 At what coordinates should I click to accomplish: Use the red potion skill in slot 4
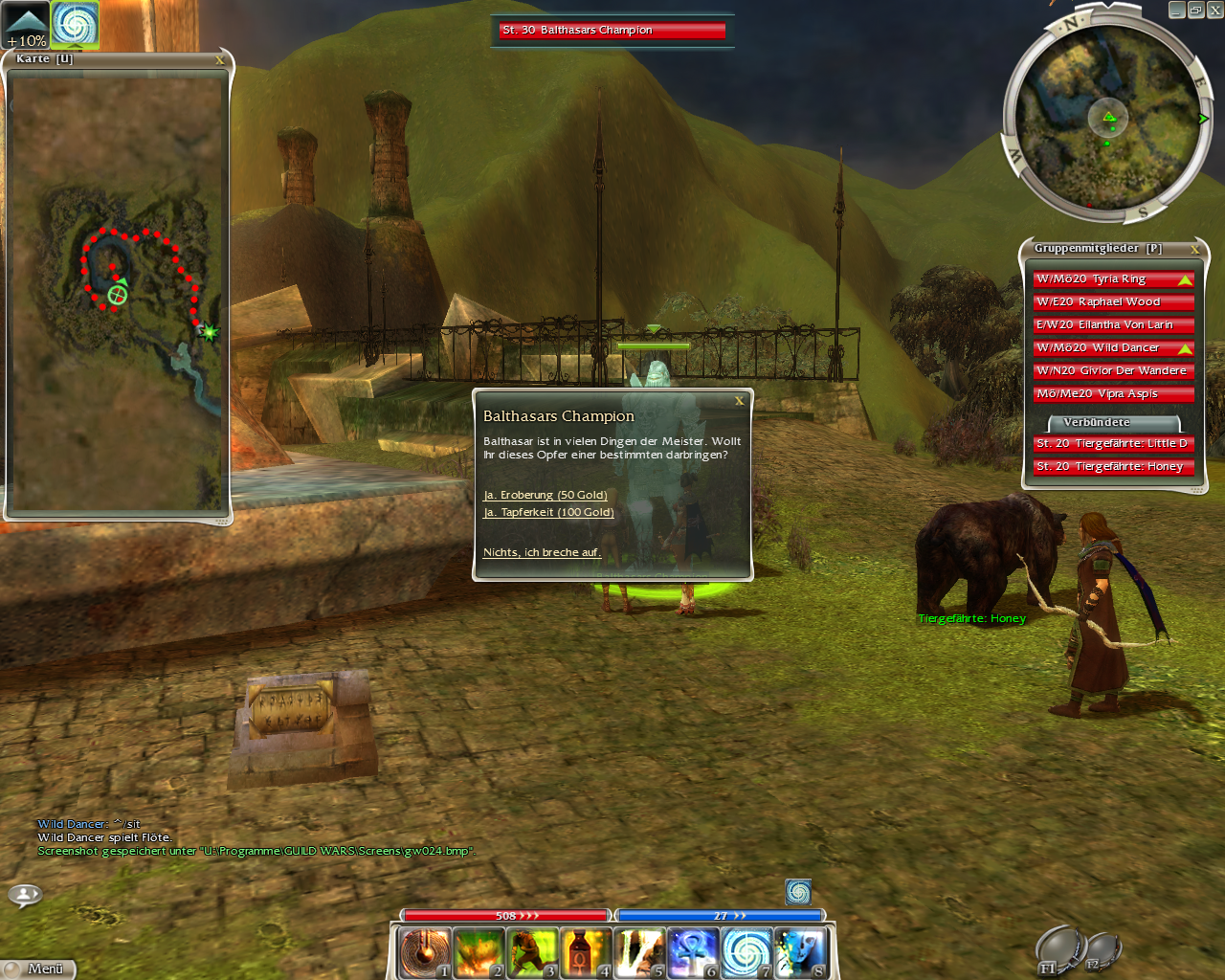[x=585, y=953]
